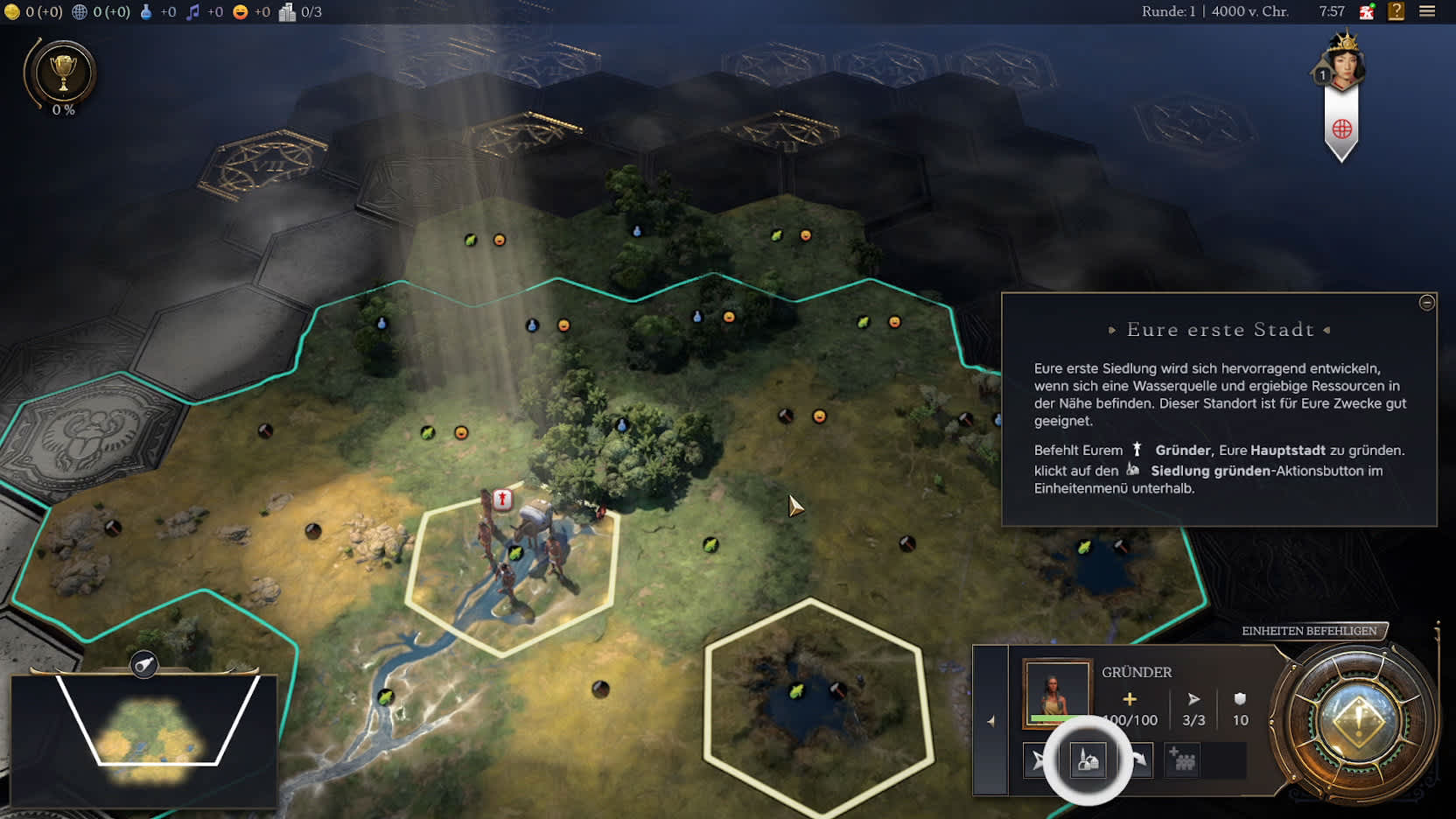Click the settlement limit buildings icon
This screenshot has width=1456, height=819.
287,11
